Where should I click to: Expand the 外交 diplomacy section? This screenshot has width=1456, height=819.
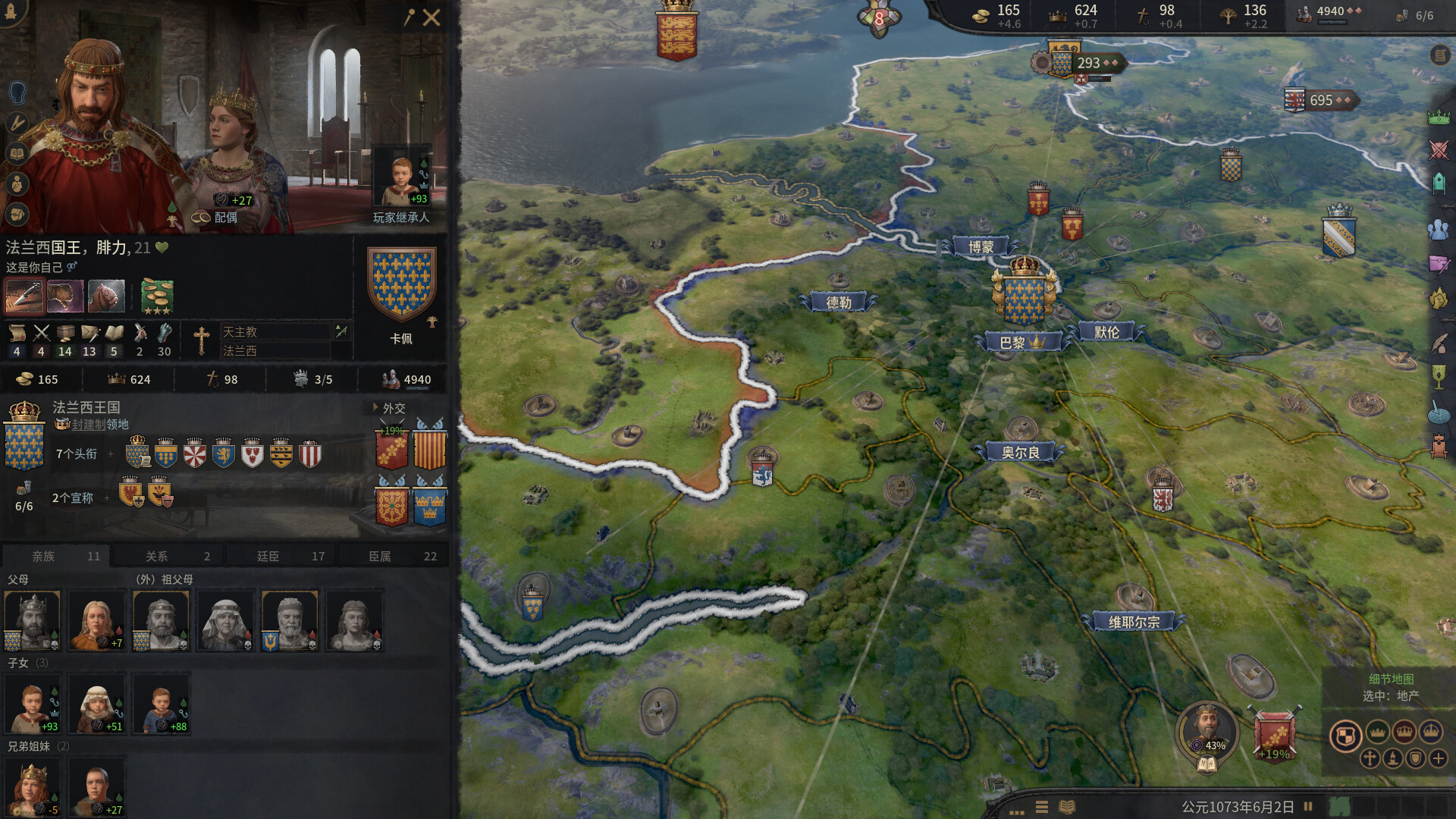[x=394, y=409]
